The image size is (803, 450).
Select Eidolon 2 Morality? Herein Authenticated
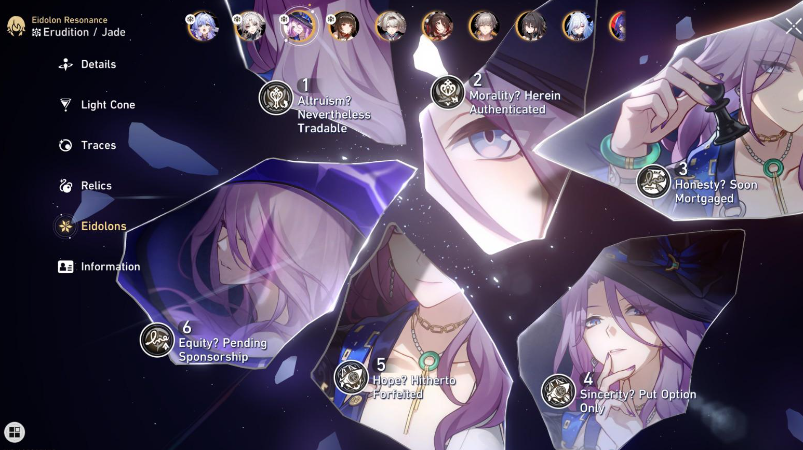(x=448, y=93)
